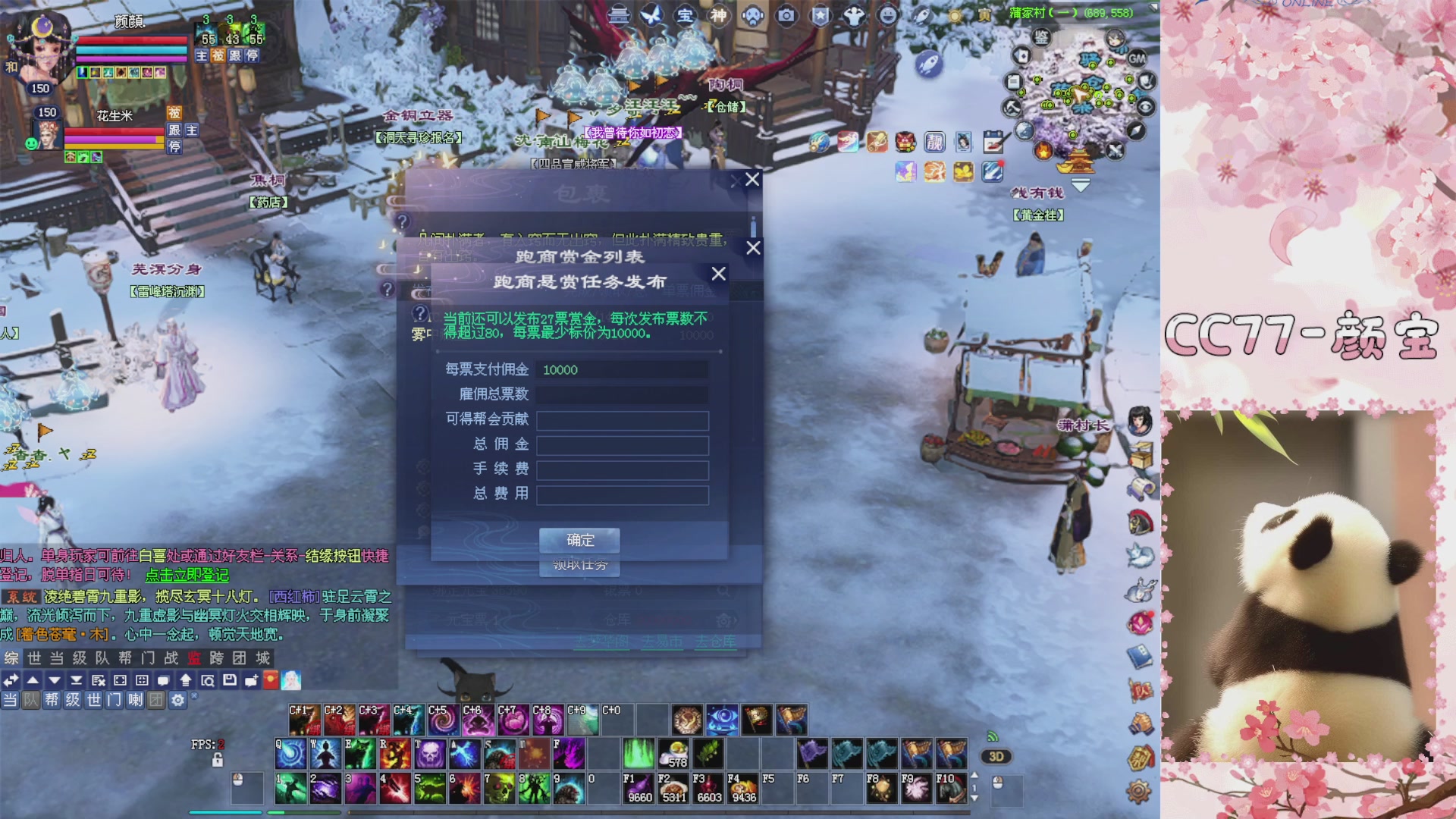Expand chat with the downward triangle button
This screenshot has width=1456, height=819.
[54, 680]
